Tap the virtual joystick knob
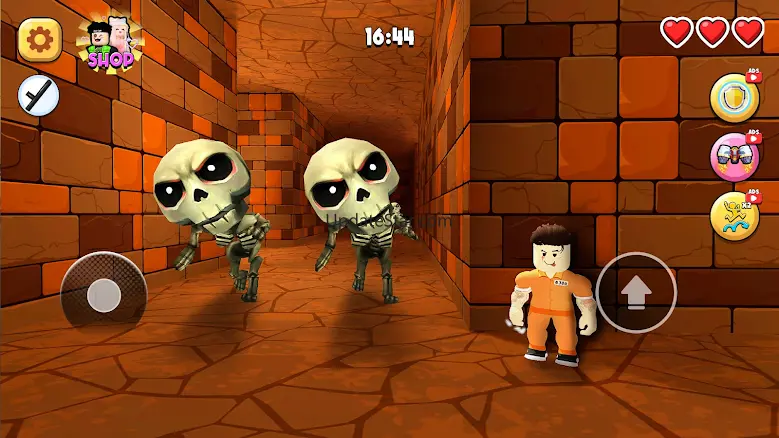The image size is (779, 438). pyautogui.click(x=103, y=294)
